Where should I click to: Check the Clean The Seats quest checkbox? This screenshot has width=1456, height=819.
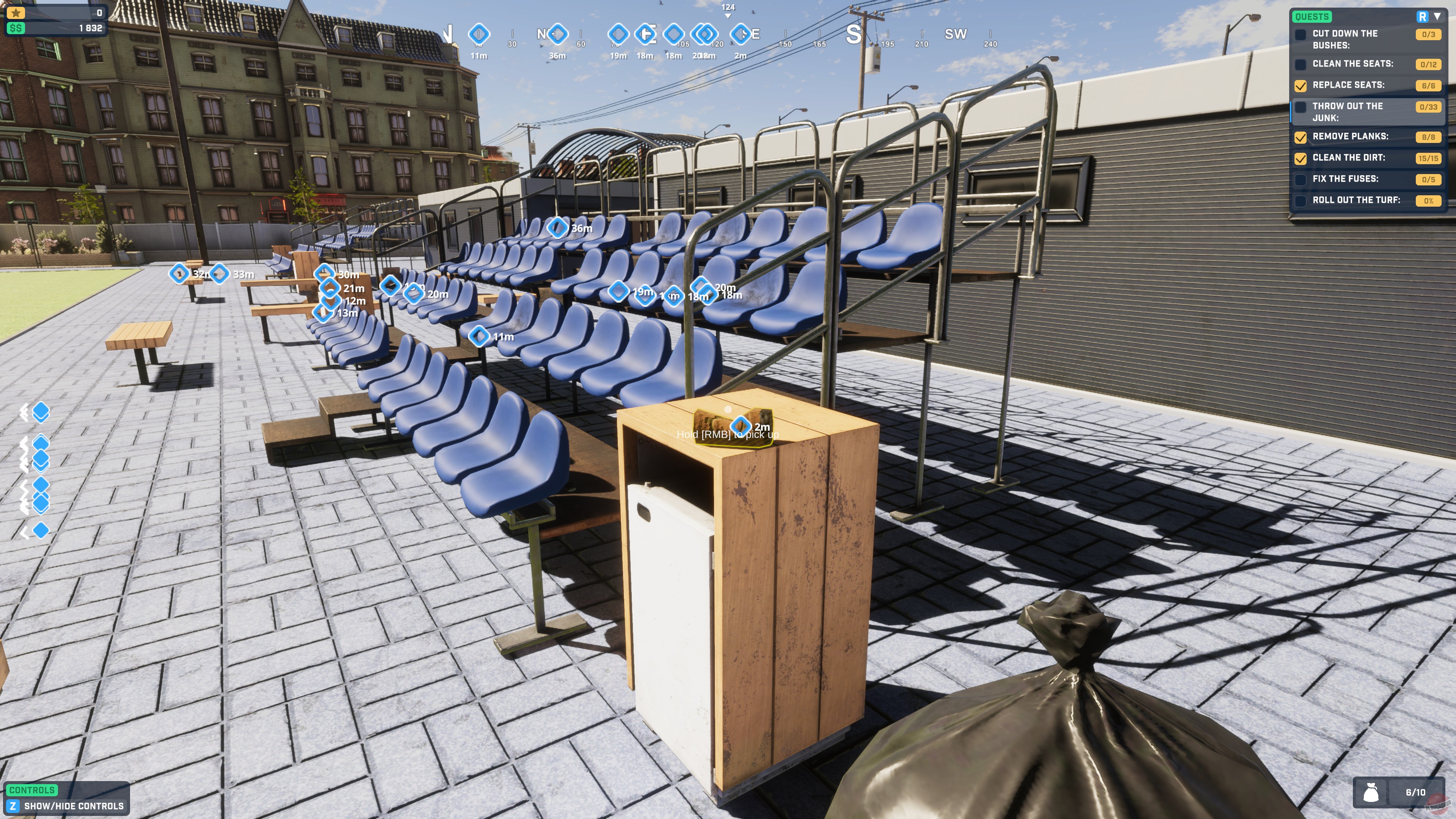[1301, 64]
